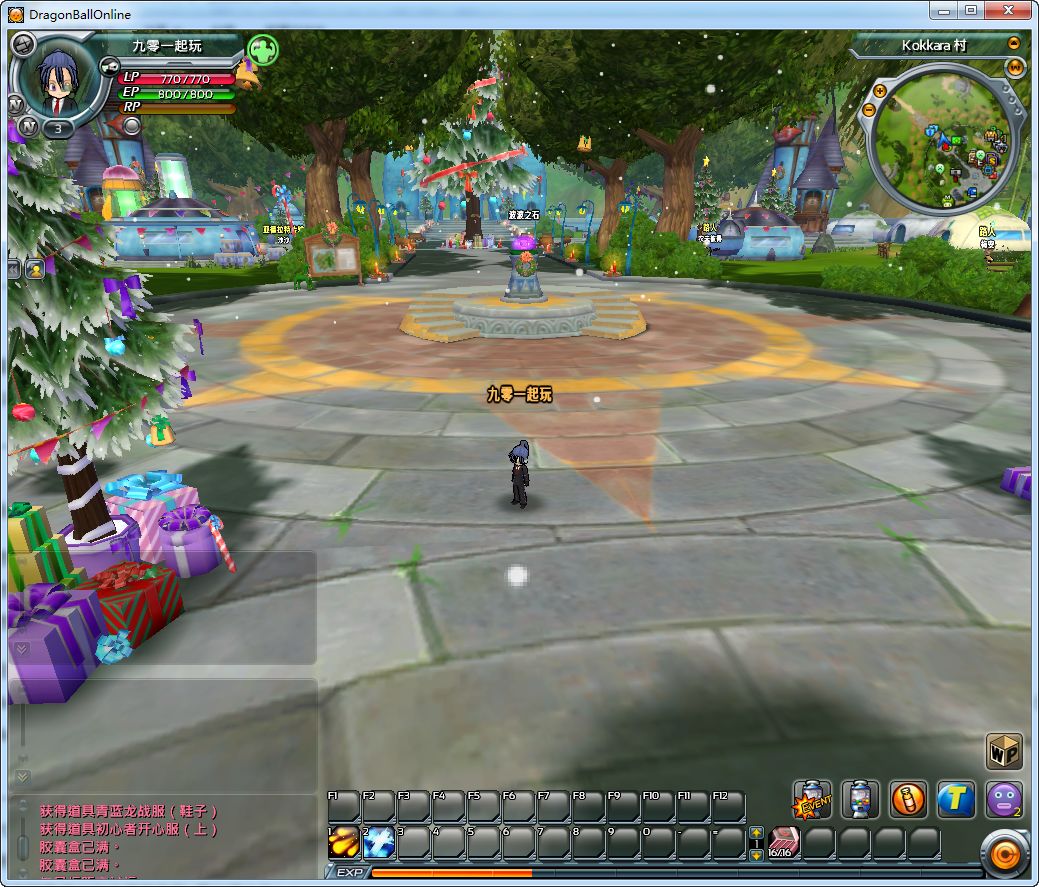The width and height of the screenshot is (1039, 887).
Task: Activate the blue energy skill in slot 2
Action: [x=379, y=843]
